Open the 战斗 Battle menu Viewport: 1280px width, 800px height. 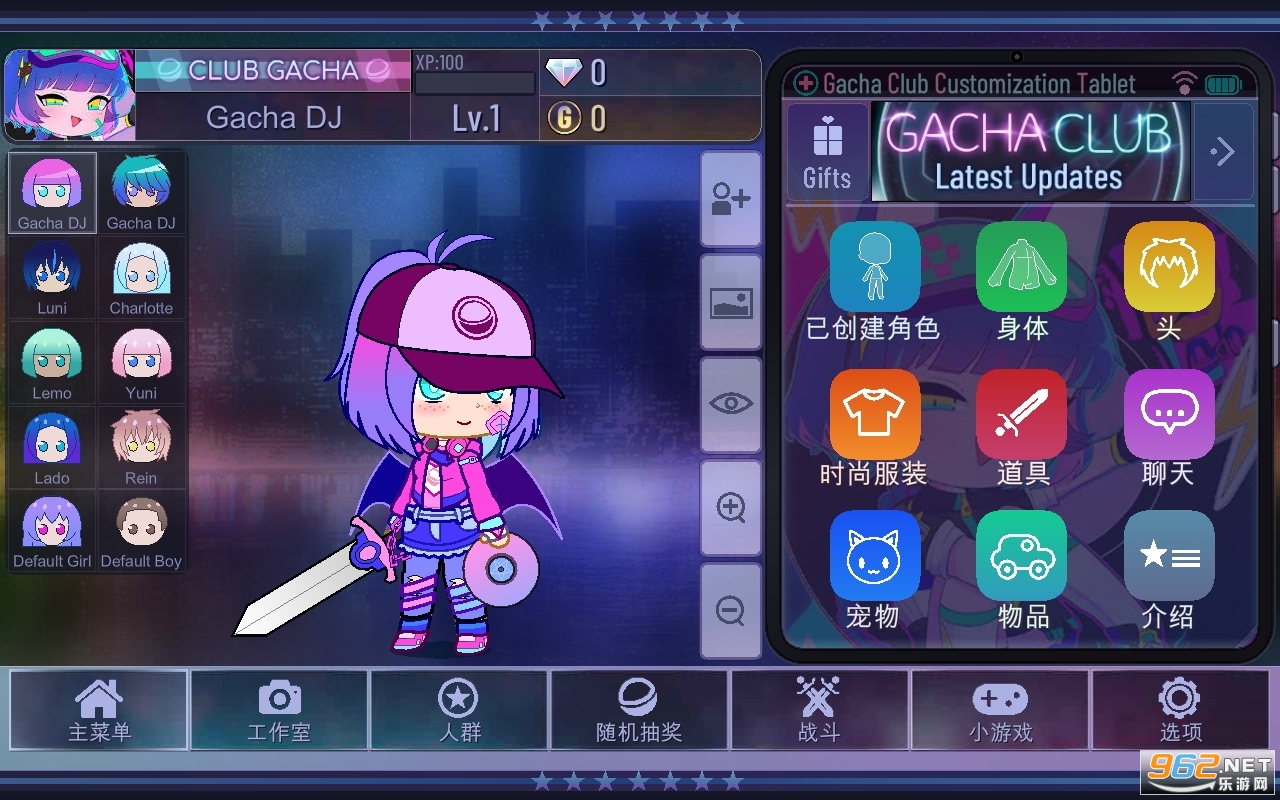click(819, 710)
